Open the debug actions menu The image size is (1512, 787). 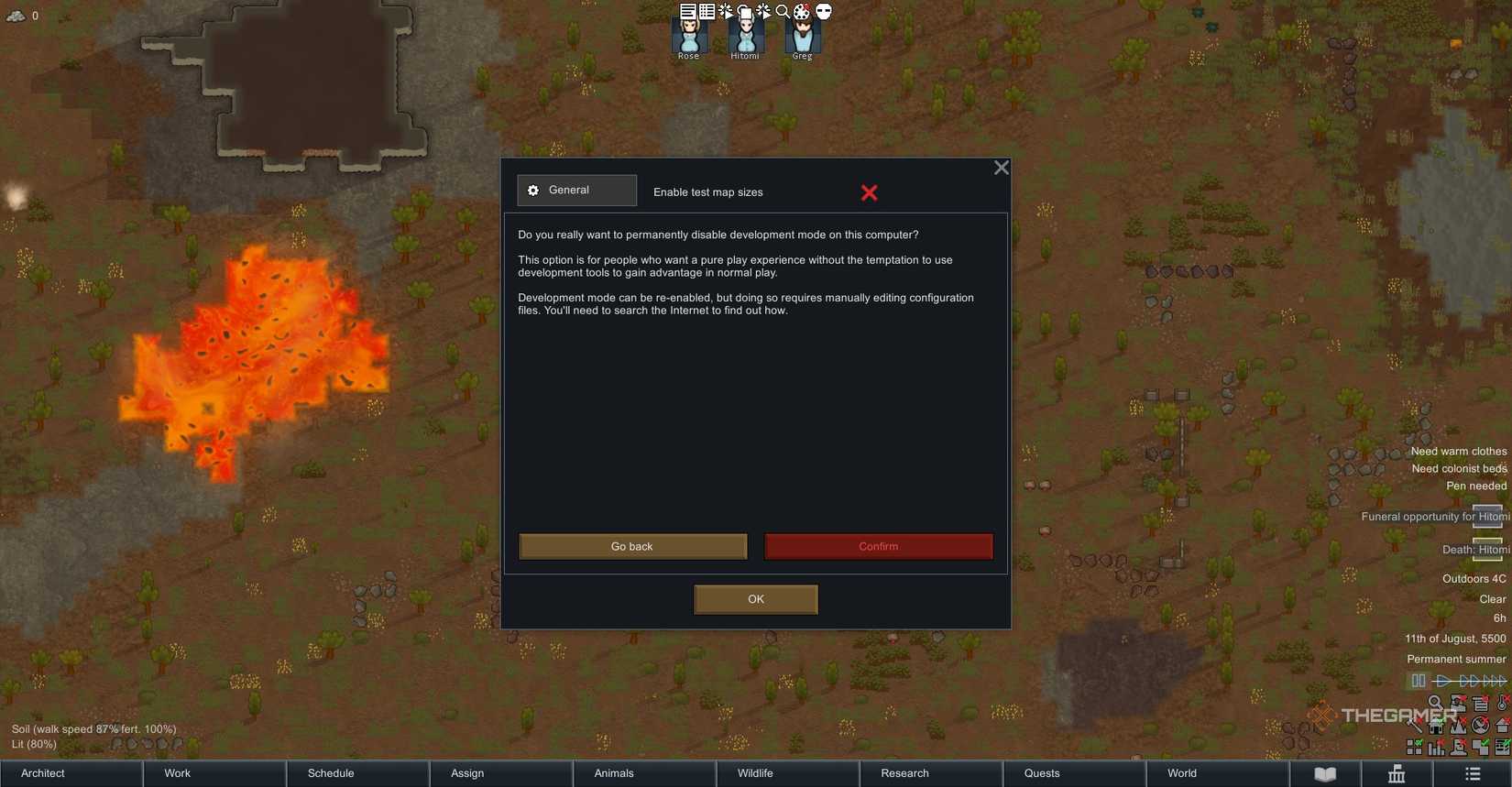[x=724, y=11]
